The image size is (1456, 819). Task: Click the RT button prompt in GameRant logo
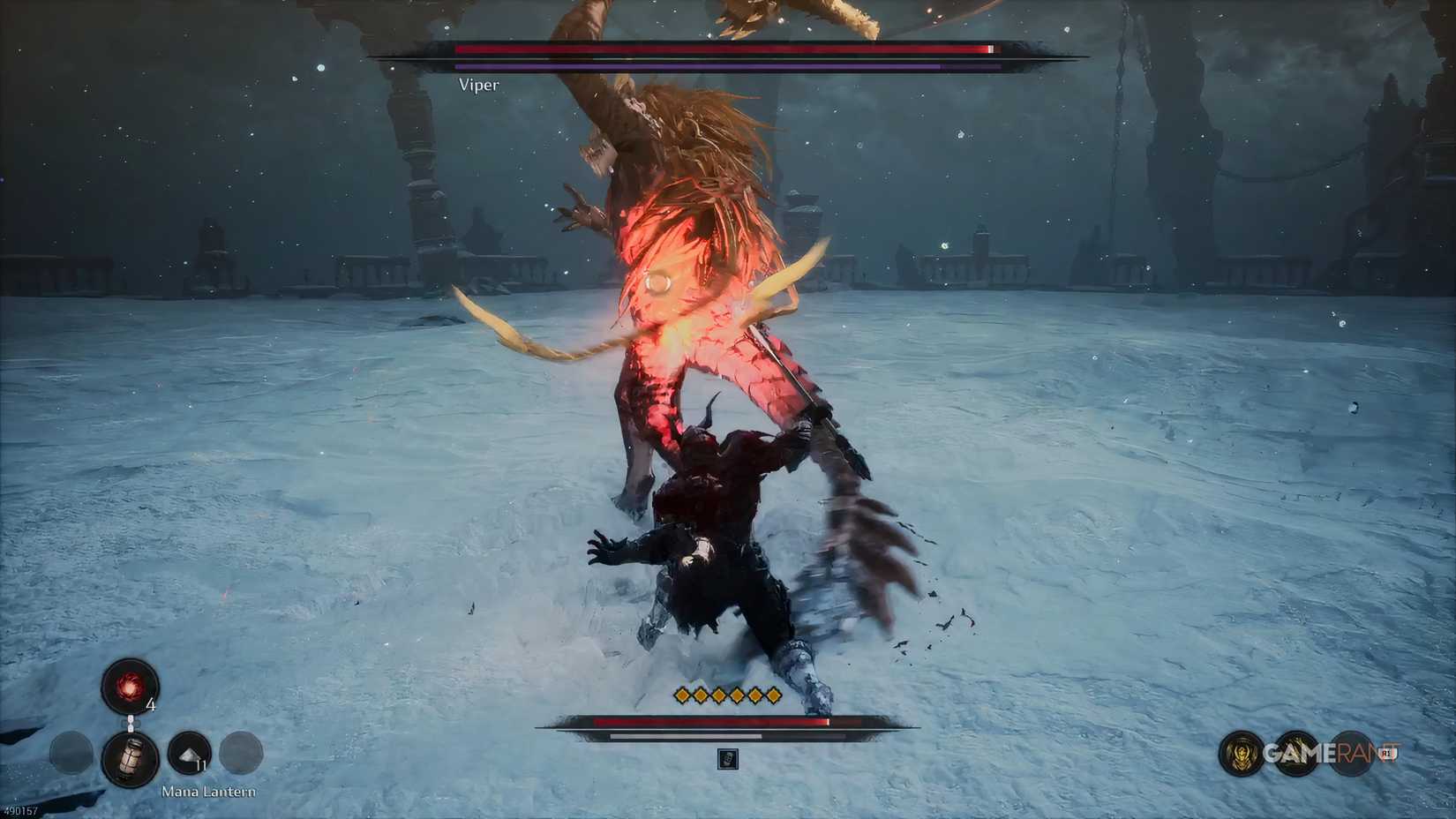(1389, 753)
